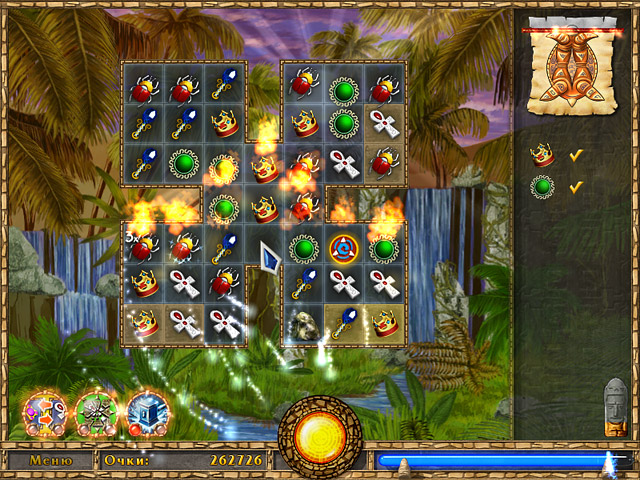Image resolution: width=640 pixels, height=480 pixels.
Task: Use the shatter explosion power-up
Action: coord(96,411)
